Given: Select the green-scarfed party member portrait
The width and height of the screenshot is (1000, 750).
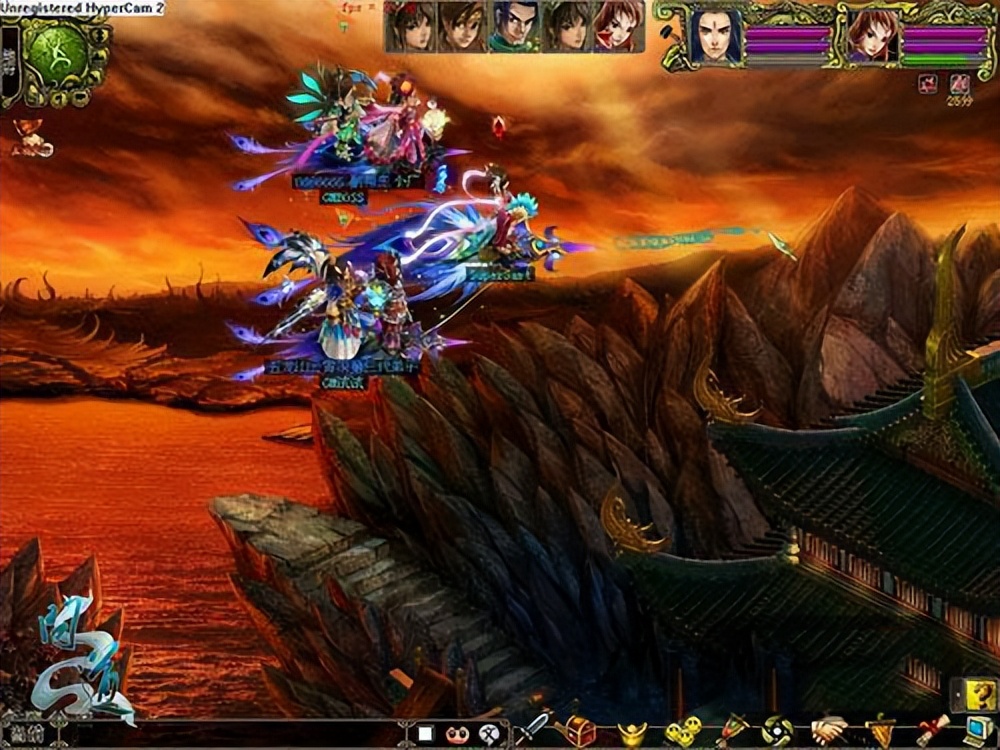Looking at the screenshot, I should pyautogui.click(x=513, y=26).
